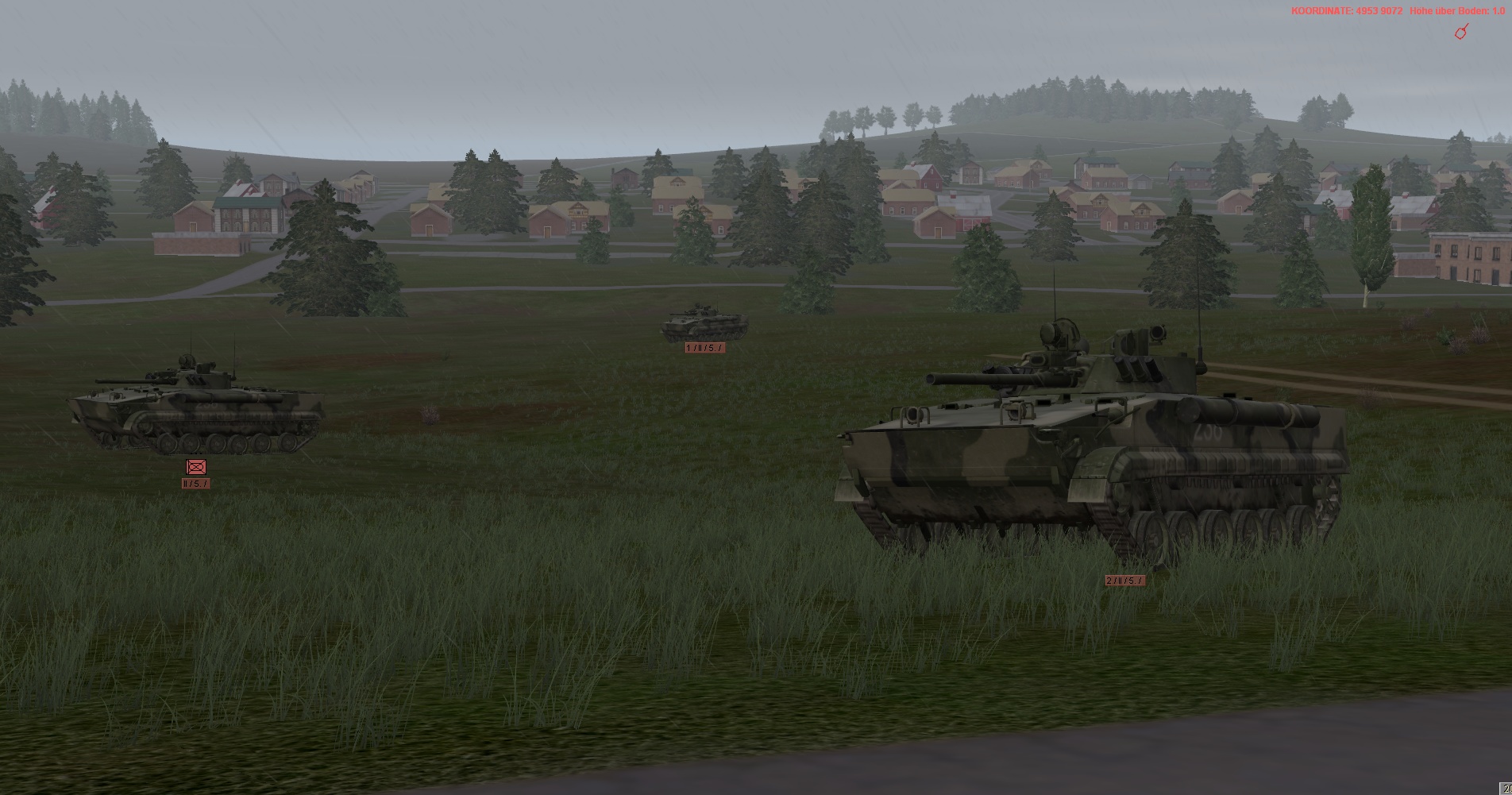Click the red orientation icon under the coordinates

1460,32
